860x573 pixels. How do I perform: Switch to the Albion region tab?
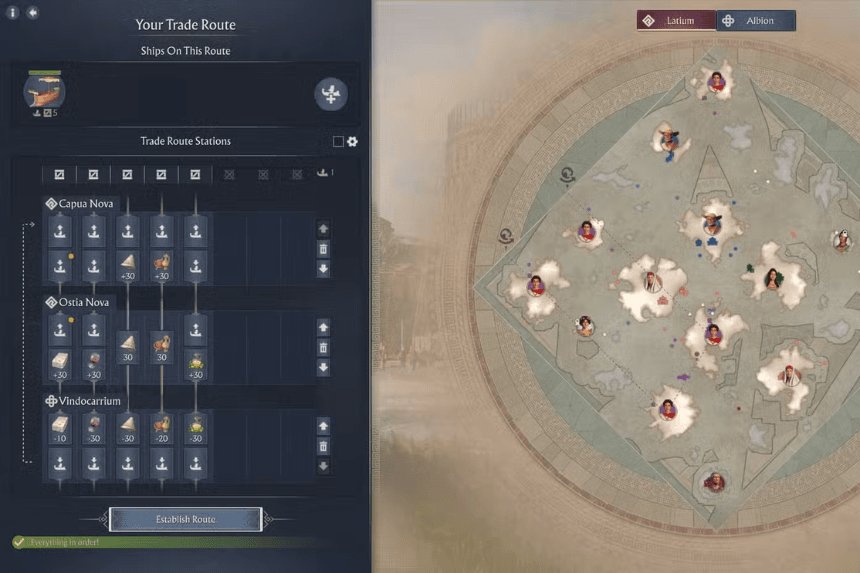click(756, 20)
